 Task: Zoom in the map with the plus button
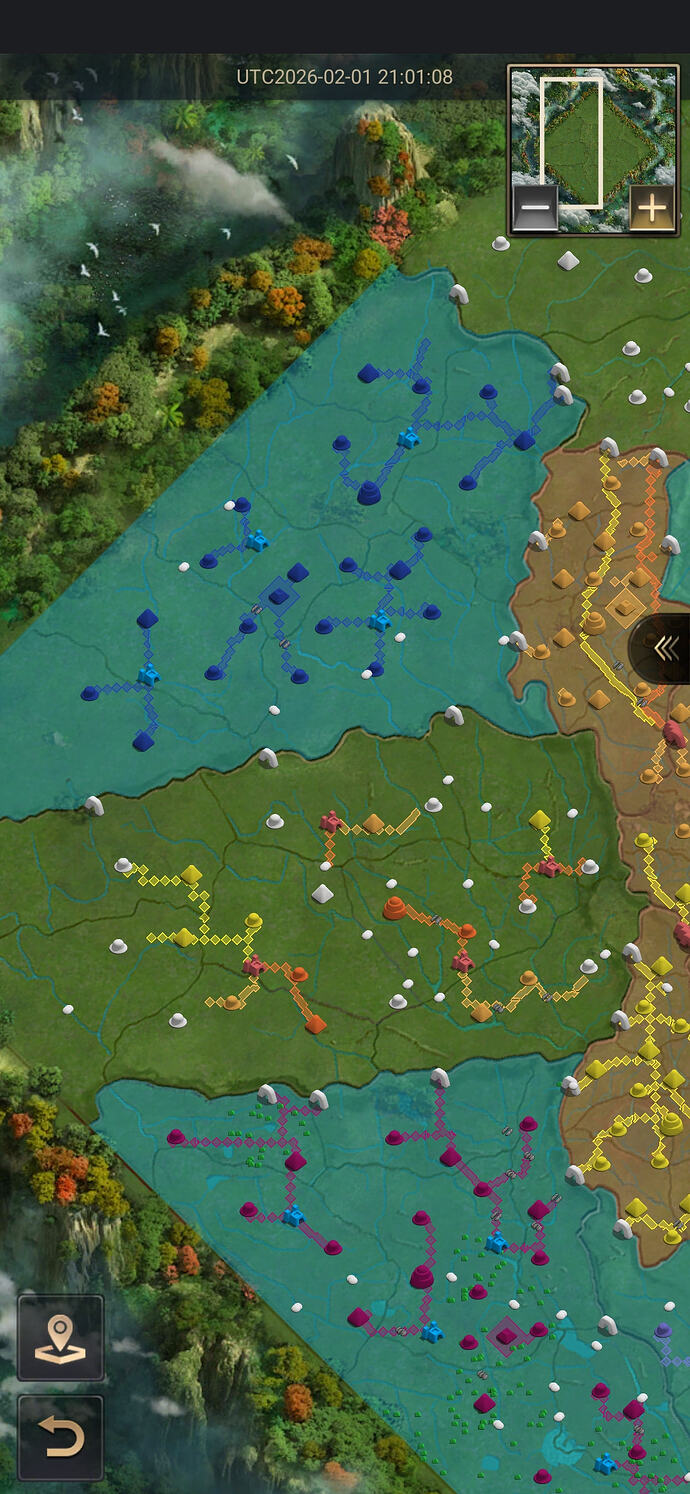pos(651,209)
